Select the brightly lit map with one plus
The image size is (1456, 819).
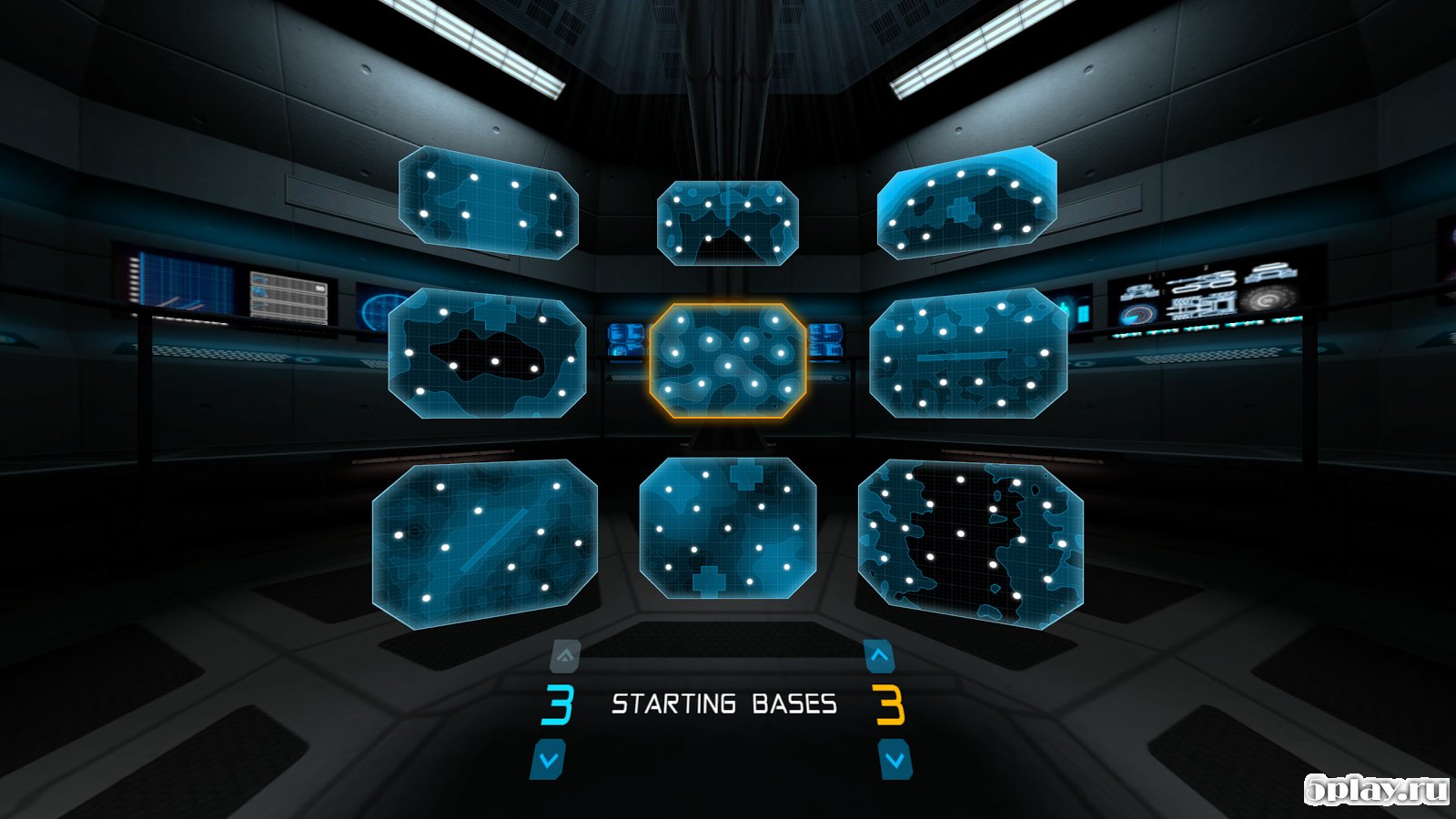click(966, 203)
